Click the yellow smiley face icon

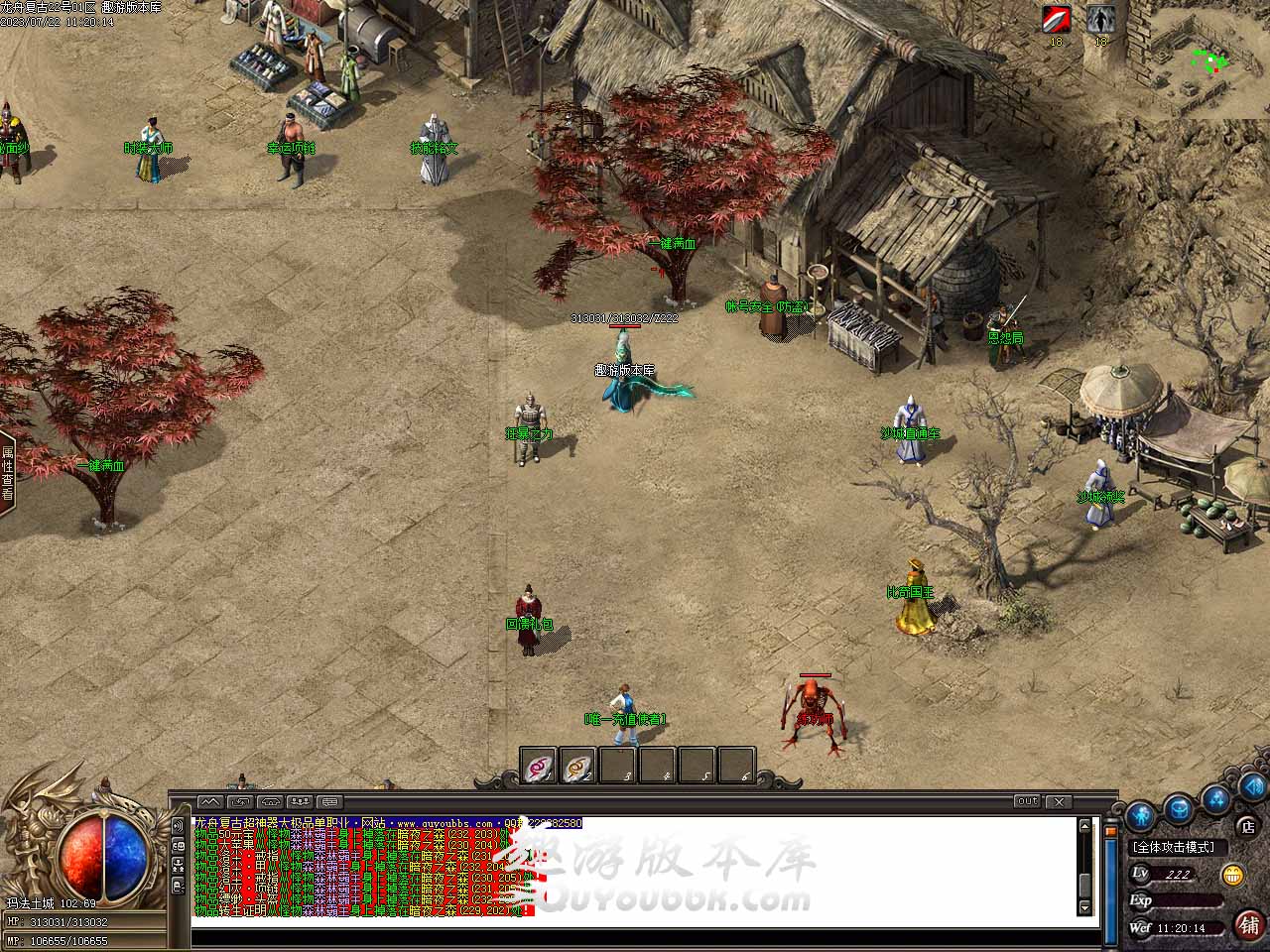pyautogui.click(x=1233, y=875)
